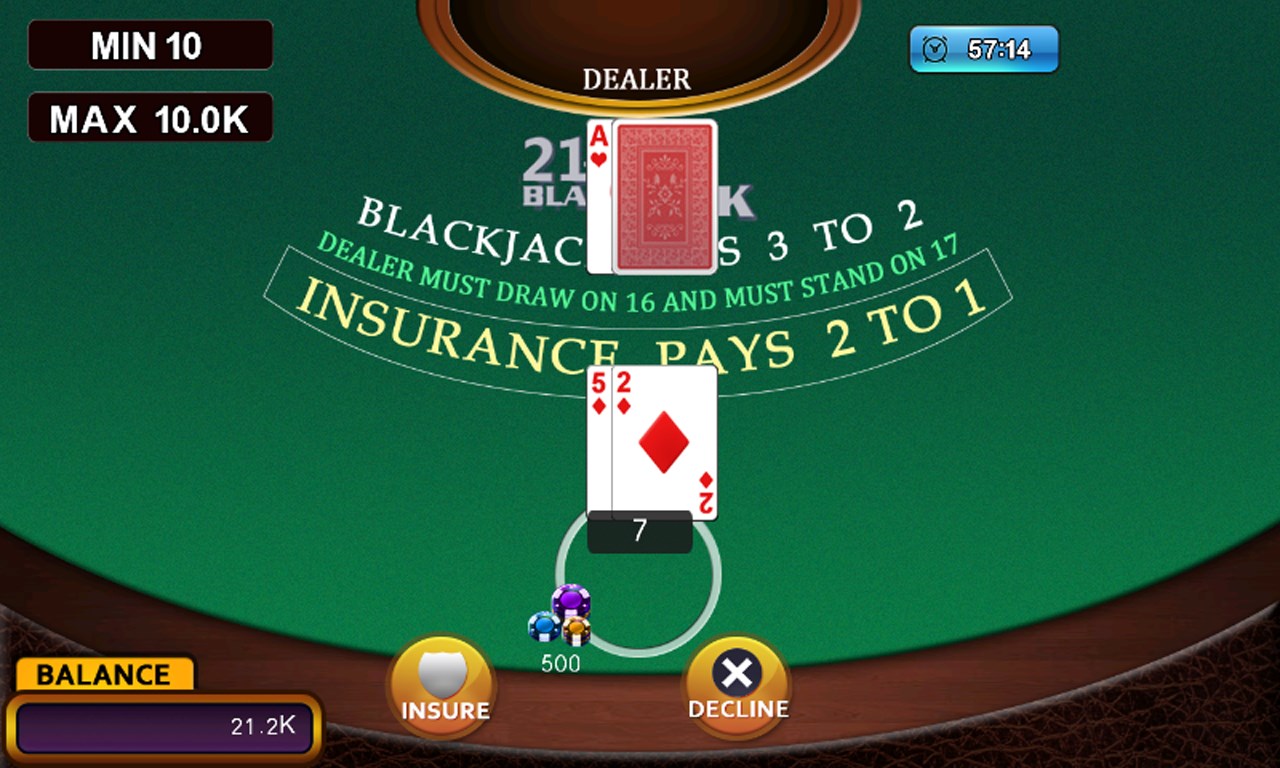Click the gold chip in the bet stack
Viewport: 1280px width, 768px height.
coord(577,630)
